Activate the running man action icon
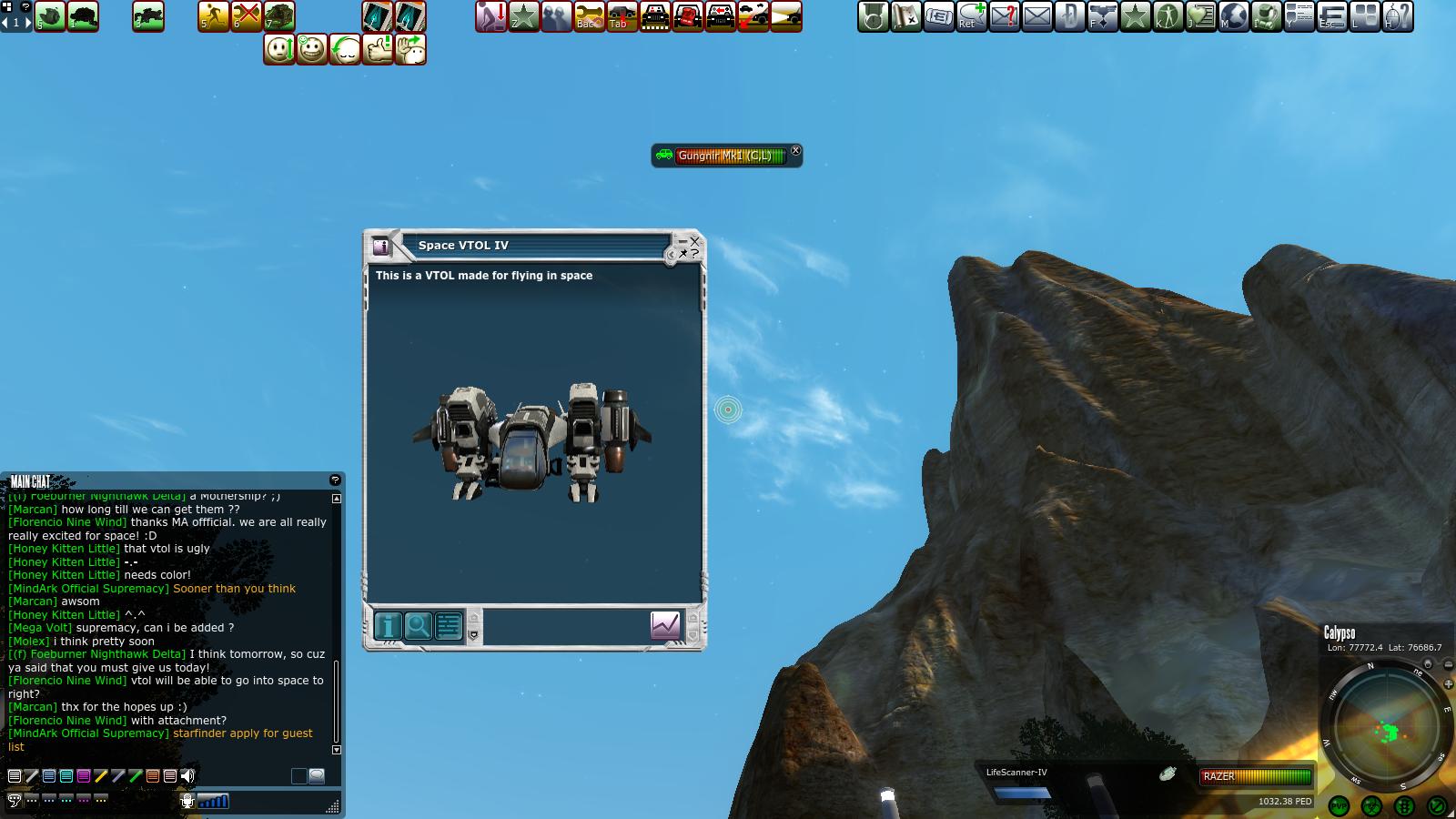Screen dimensions: 1456x819 pyautogui.click(x=214, y=16)
